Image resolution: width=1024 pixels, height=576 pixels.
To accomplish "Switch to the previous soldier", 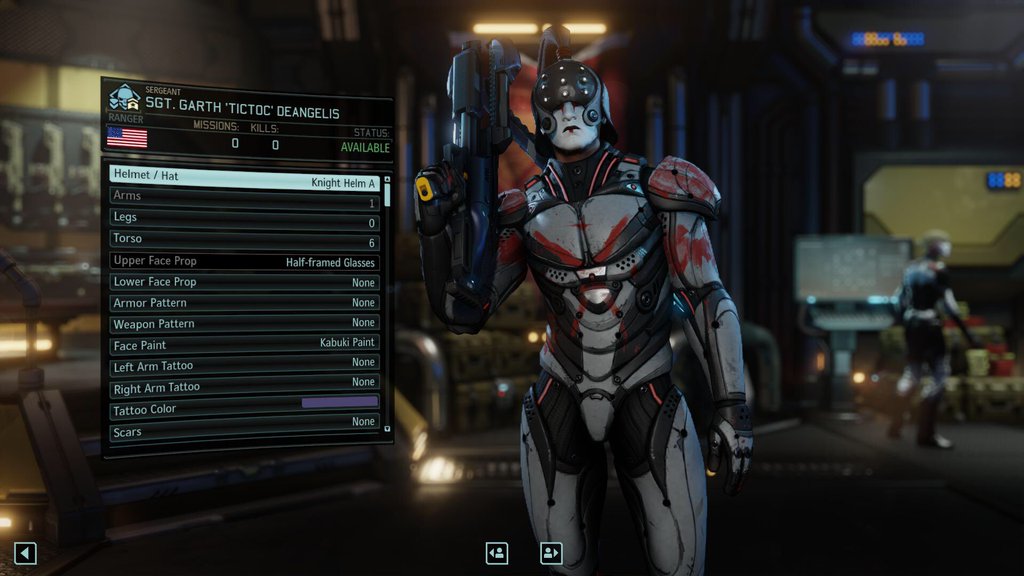I will coord(497,552).
